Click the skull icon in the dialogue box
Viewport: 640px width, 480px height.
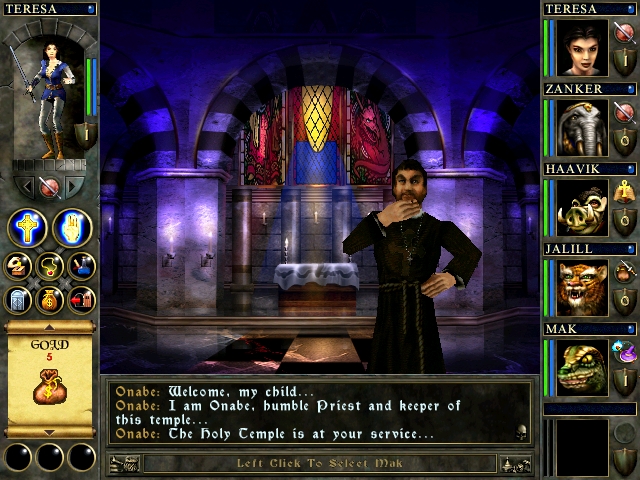[x=520, y=432]
